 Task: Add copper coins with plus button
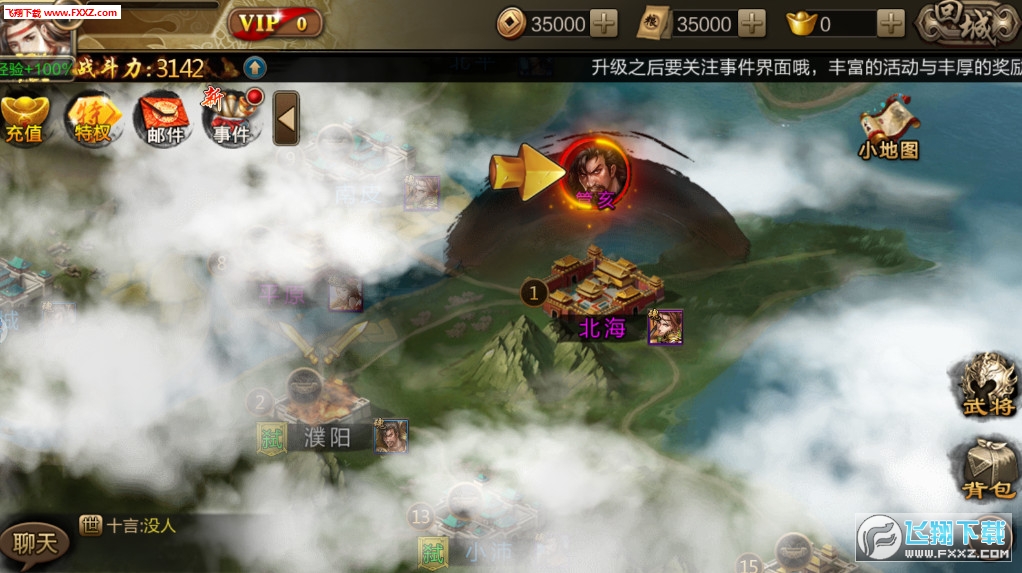click(604, 24)
